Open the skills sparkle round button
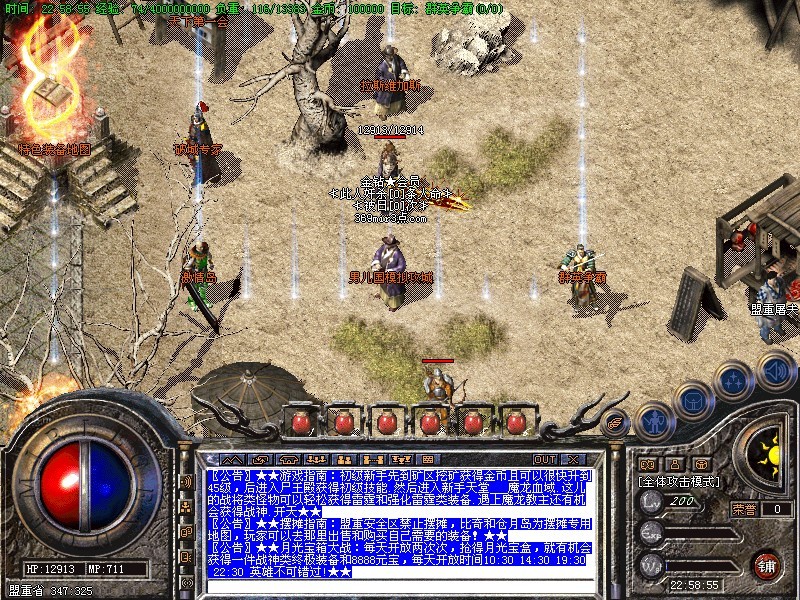800x600 pixels. [x=733, y=381]
